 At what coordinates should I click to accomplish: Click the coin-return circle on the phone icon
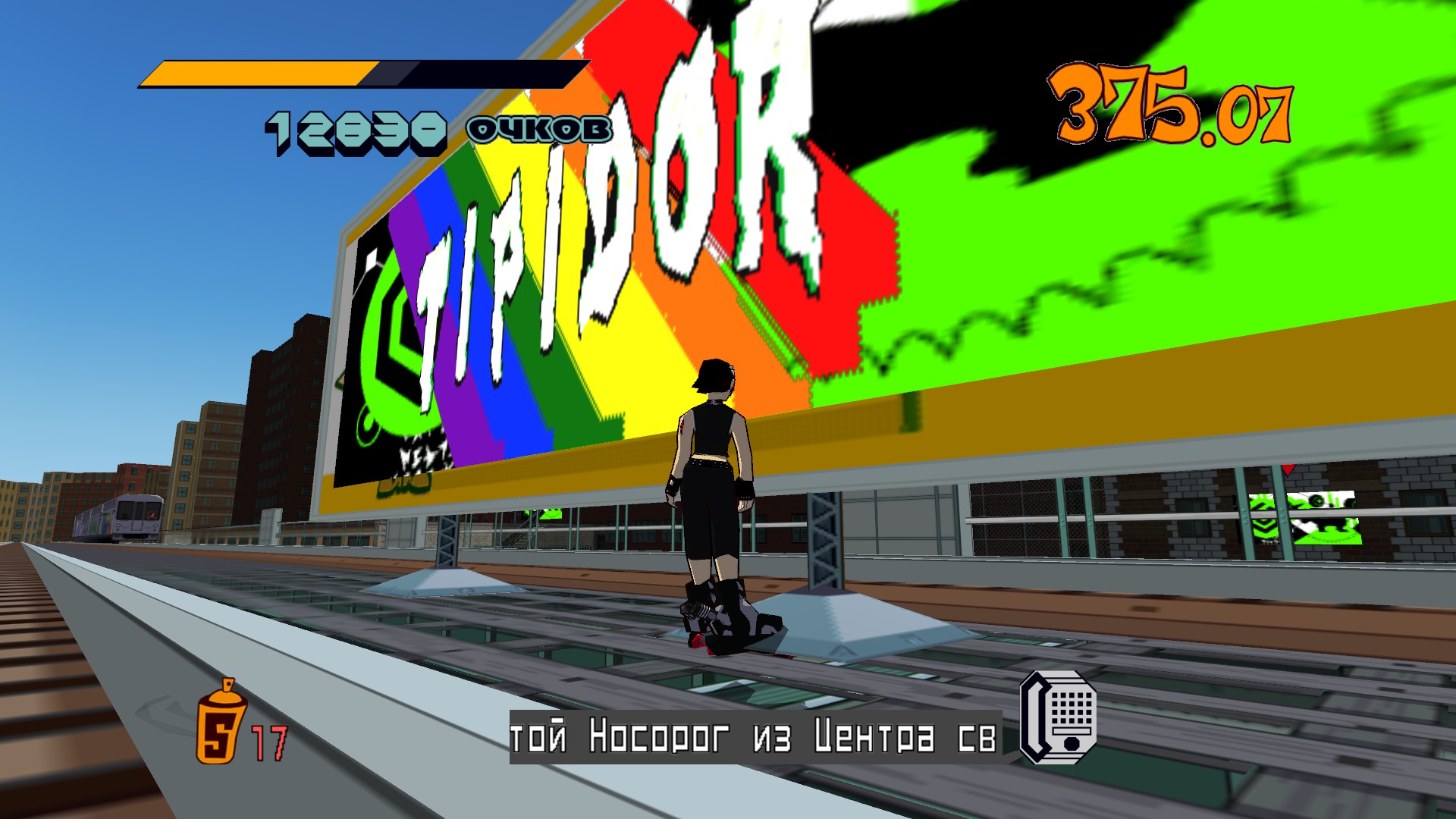tap(1072, 744)
